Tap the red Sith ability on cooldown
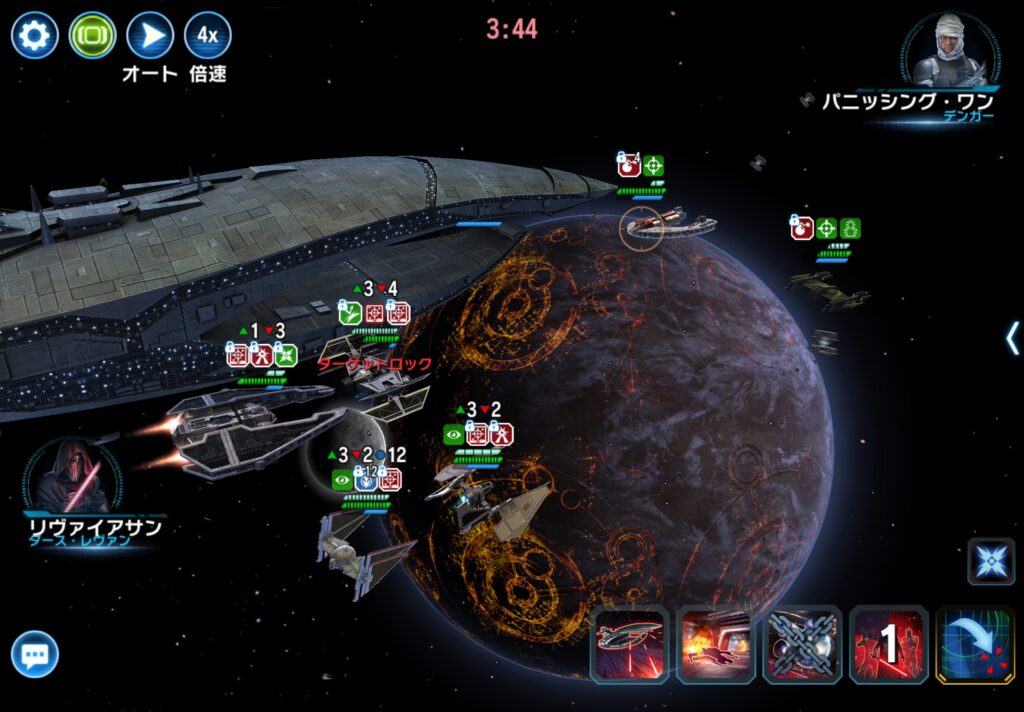Viewport: 1024px width, 712px height. [888, 646]
